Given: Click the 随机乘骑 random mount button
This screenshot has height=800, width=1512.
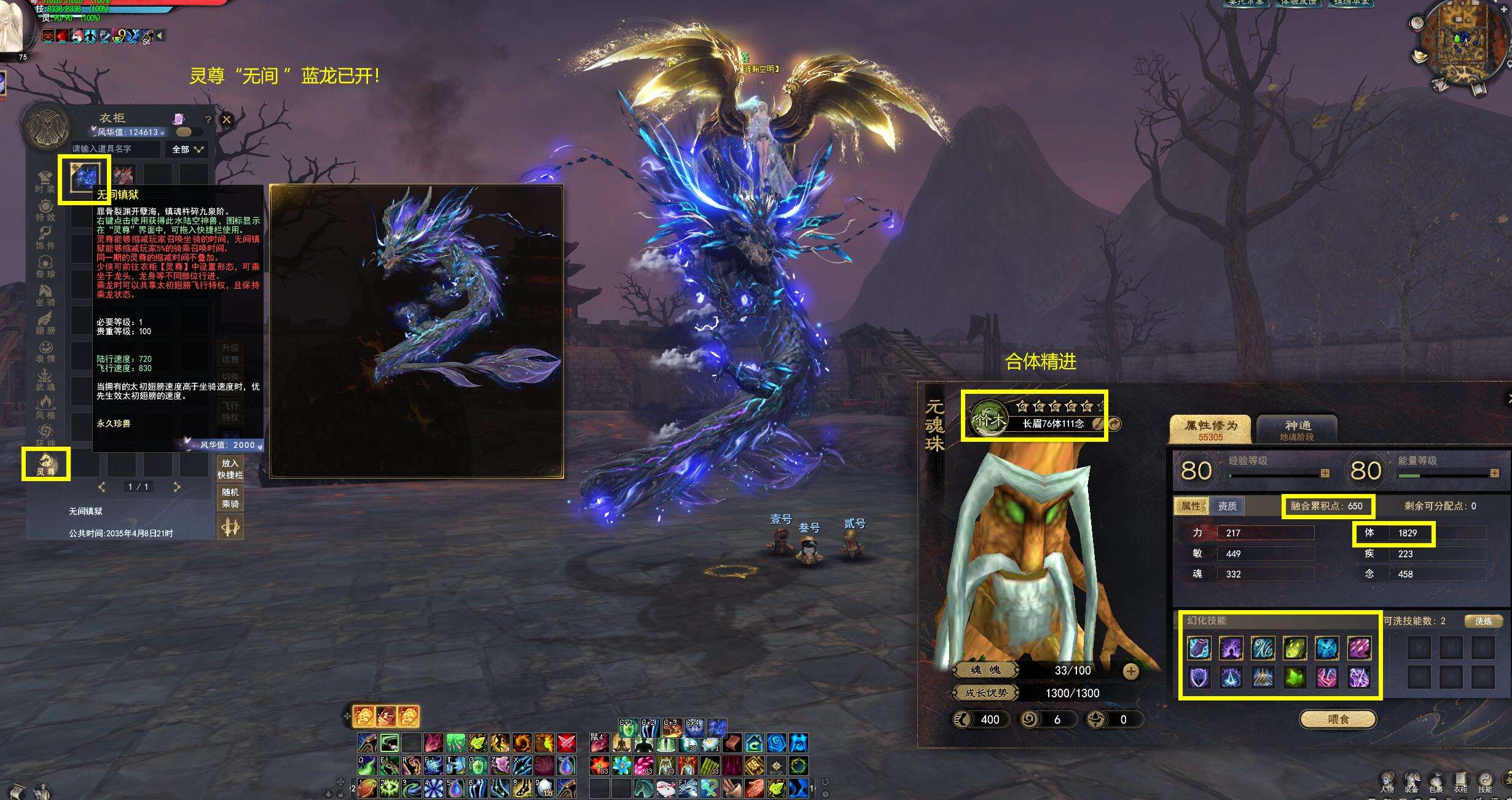Looking at the screenshot, I should (230, 498).
